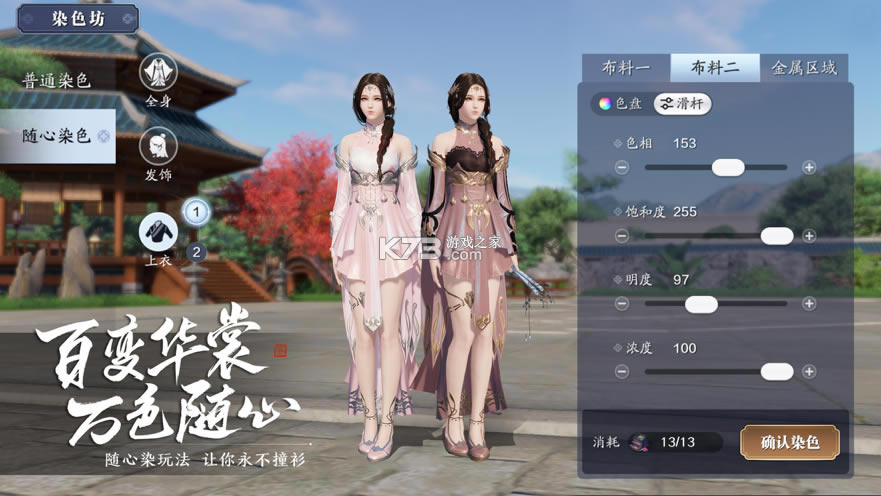Image resolution: width=881 pixels, height=496 pixels.
Task: Select 随心染色 free dye mode
Action: click(x=57, y=135)
